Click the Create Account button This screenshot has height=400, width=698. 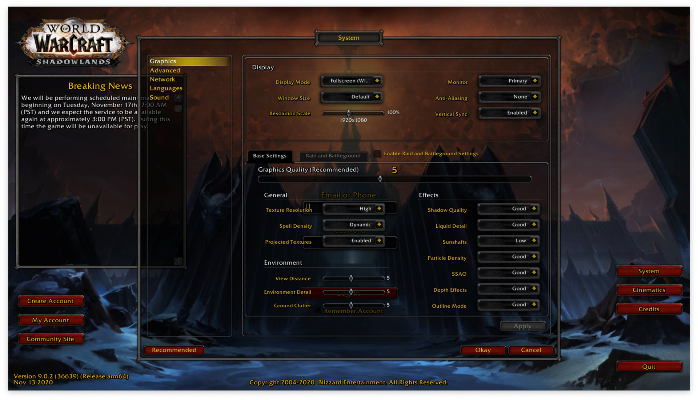(x=50, y=301)
